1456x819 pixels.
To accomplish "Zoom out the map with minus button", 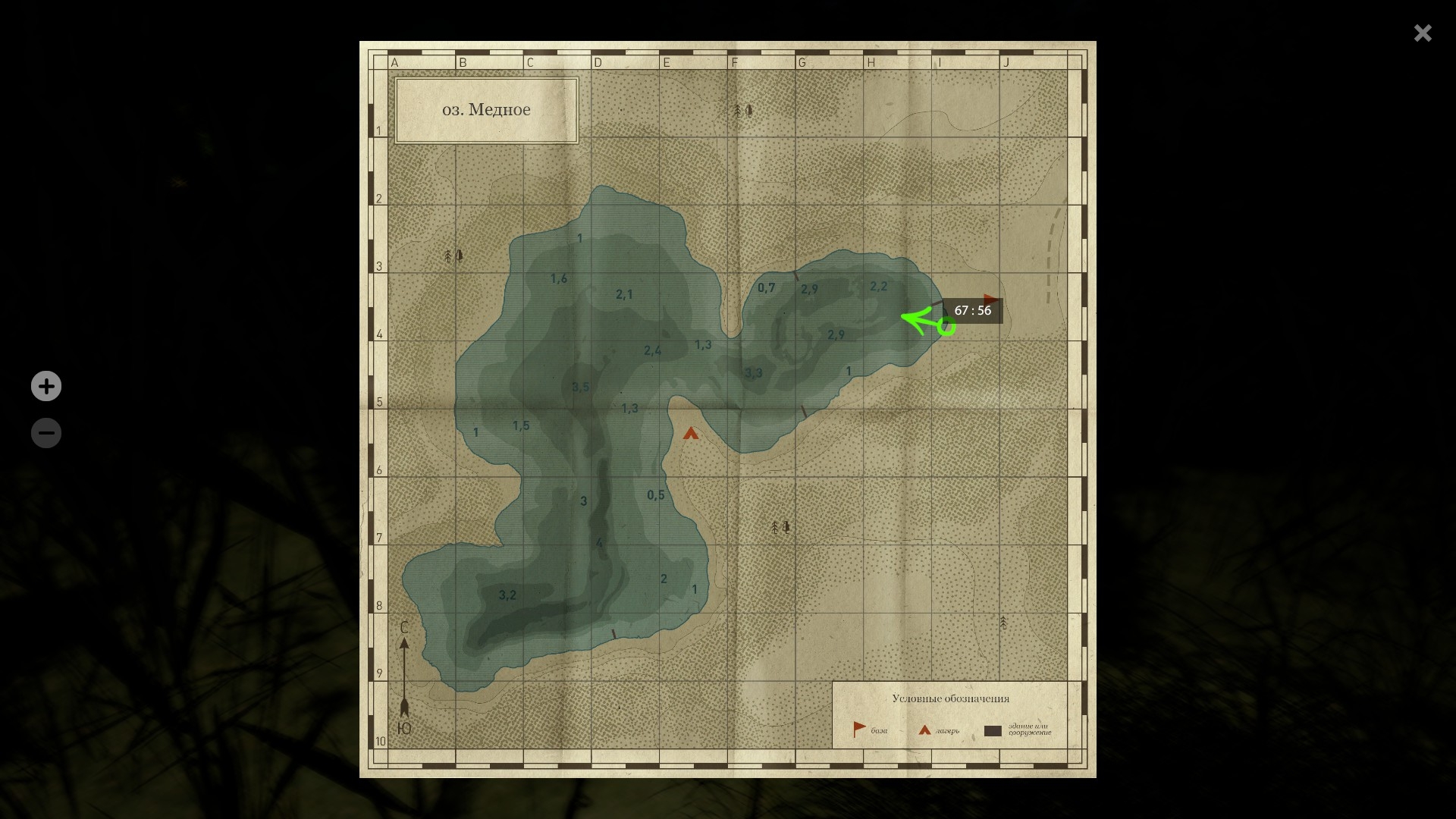I will click(46, 433).
